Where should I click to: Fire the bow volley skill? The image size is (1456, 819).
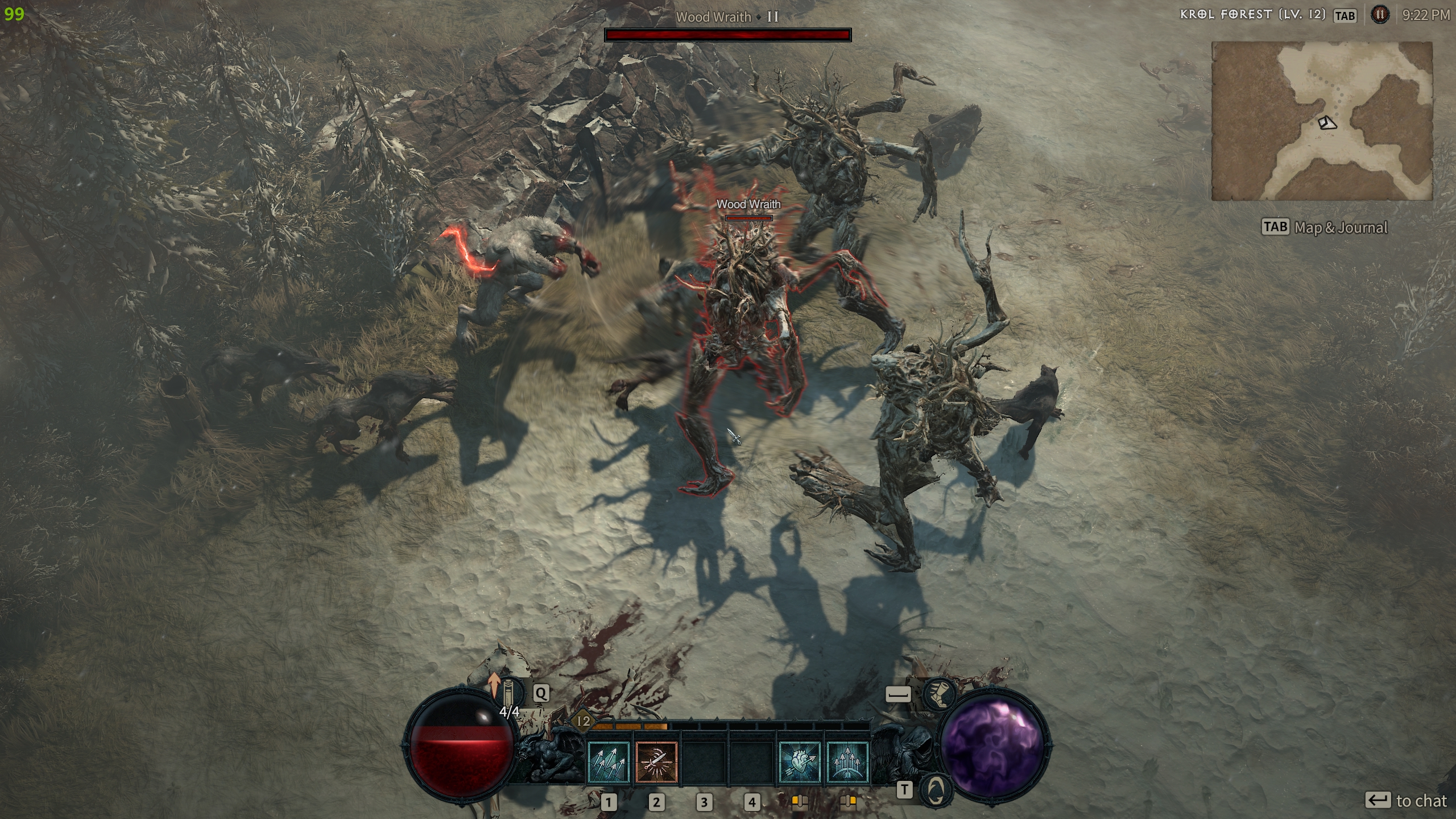[847, 762]
